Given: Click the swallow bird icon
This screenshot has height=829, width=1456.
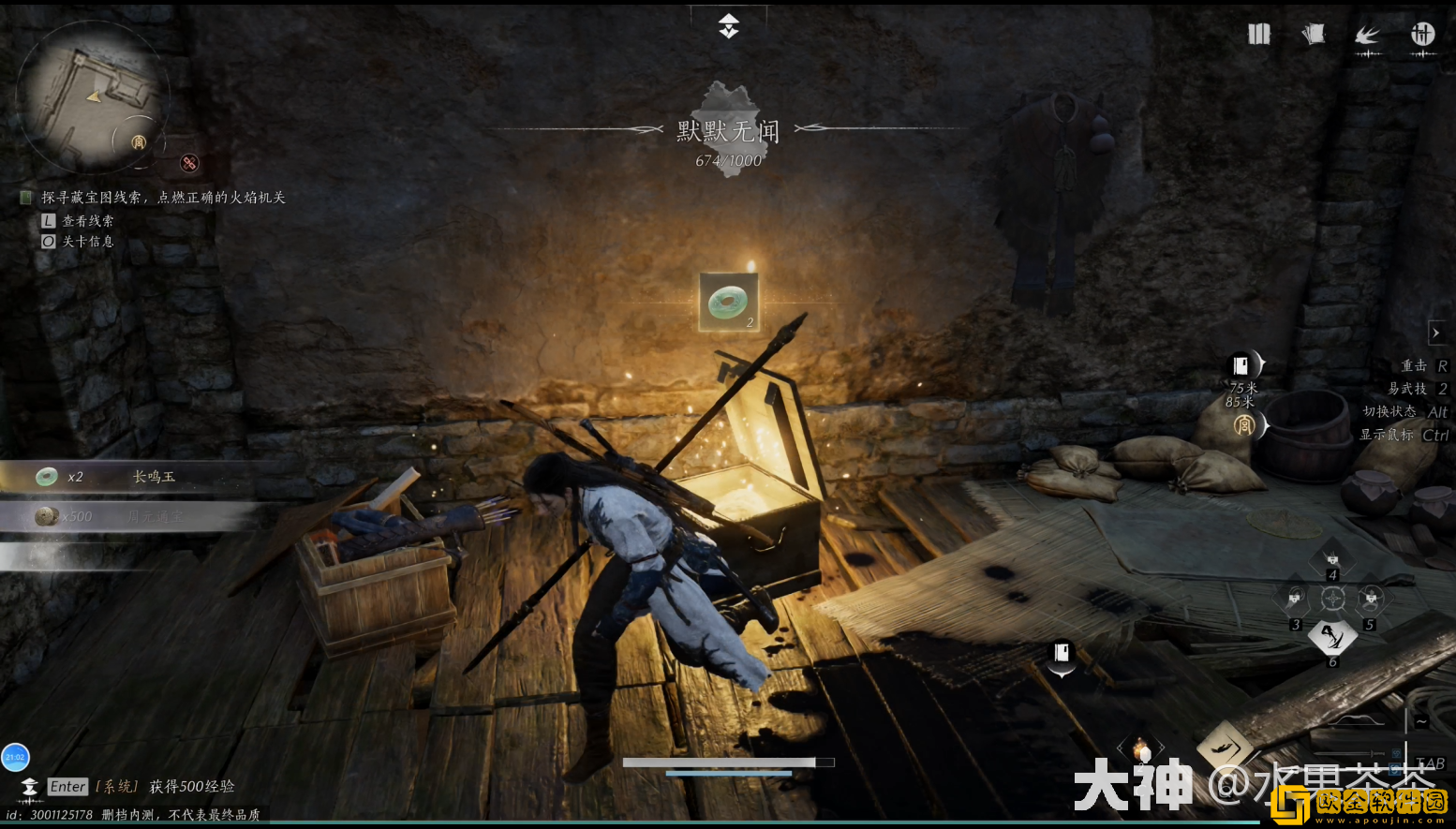Looking at the screenshot, I should click(x=1367, y=36).
